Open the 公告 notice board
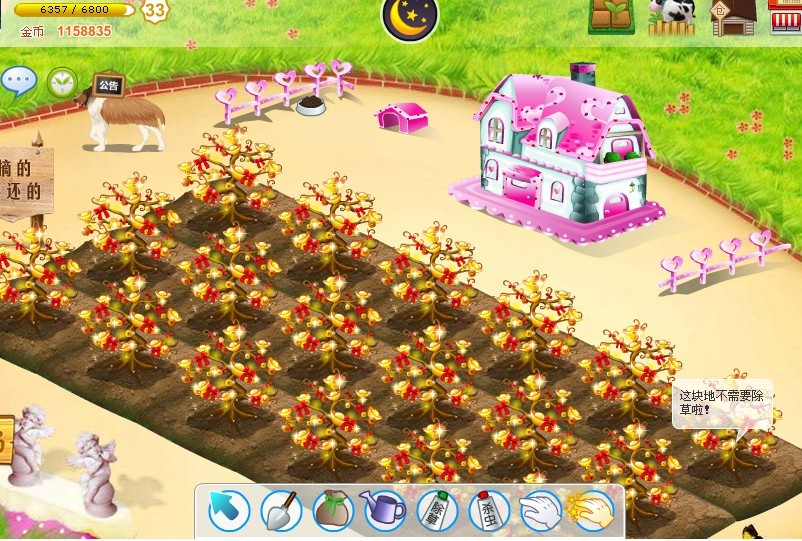The width and height of the screenshot is (802, 541). click(x=107, y=86)
